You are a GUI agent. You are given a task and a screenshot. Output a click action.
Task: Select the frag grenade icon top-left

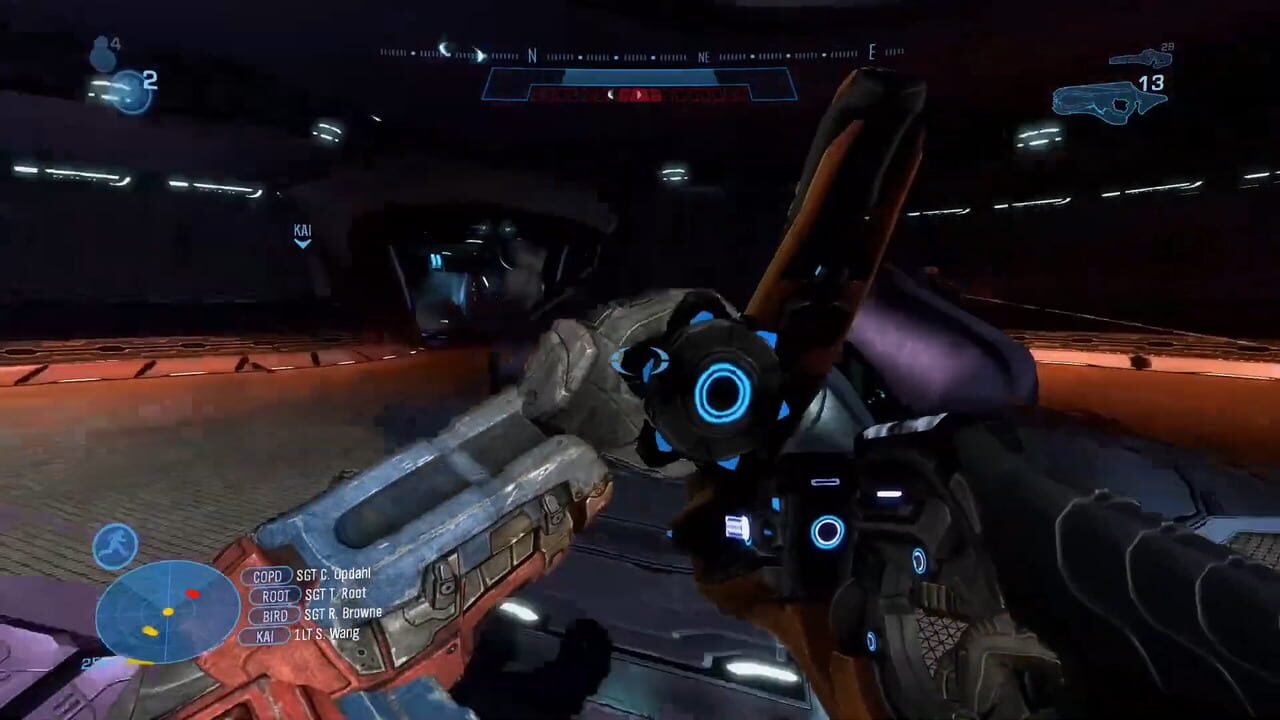click(x=103, y=50)
